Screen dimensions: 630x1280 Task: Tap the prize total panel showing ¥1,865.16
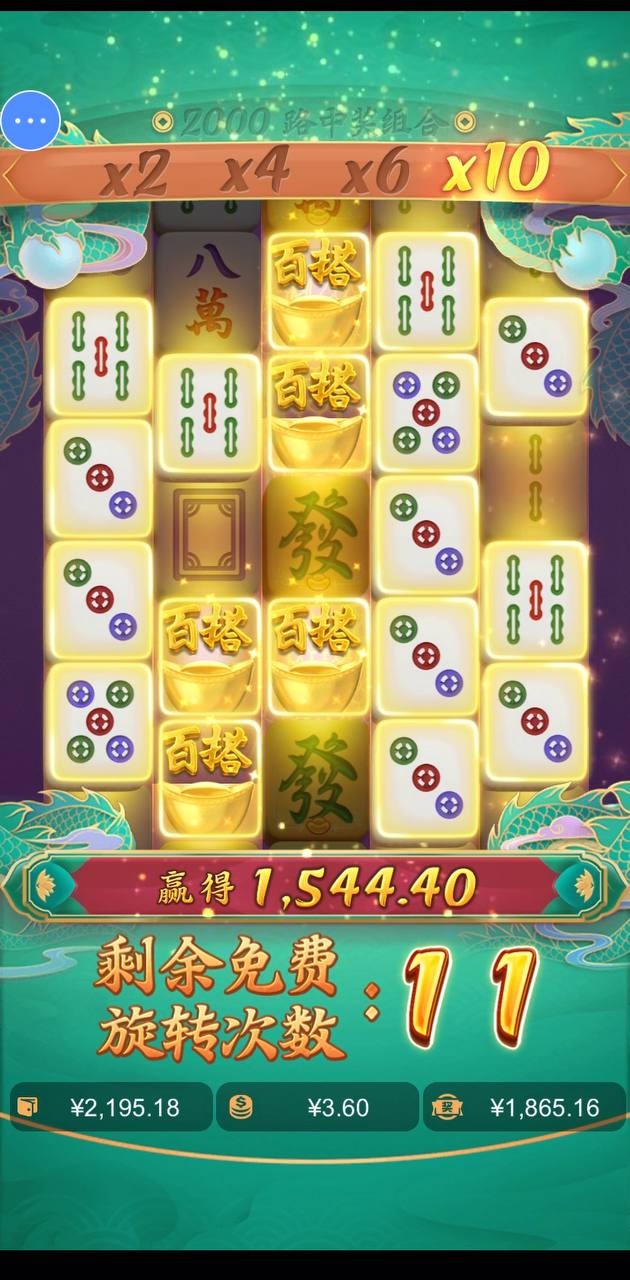524,1107
